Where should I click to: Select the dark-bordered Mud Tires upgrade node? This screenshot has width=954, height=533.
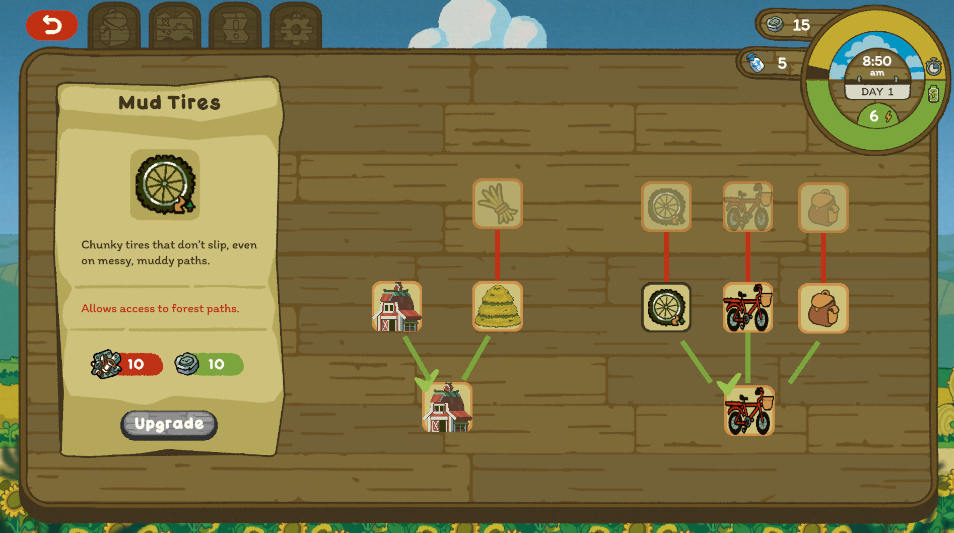tap(666, 308)
